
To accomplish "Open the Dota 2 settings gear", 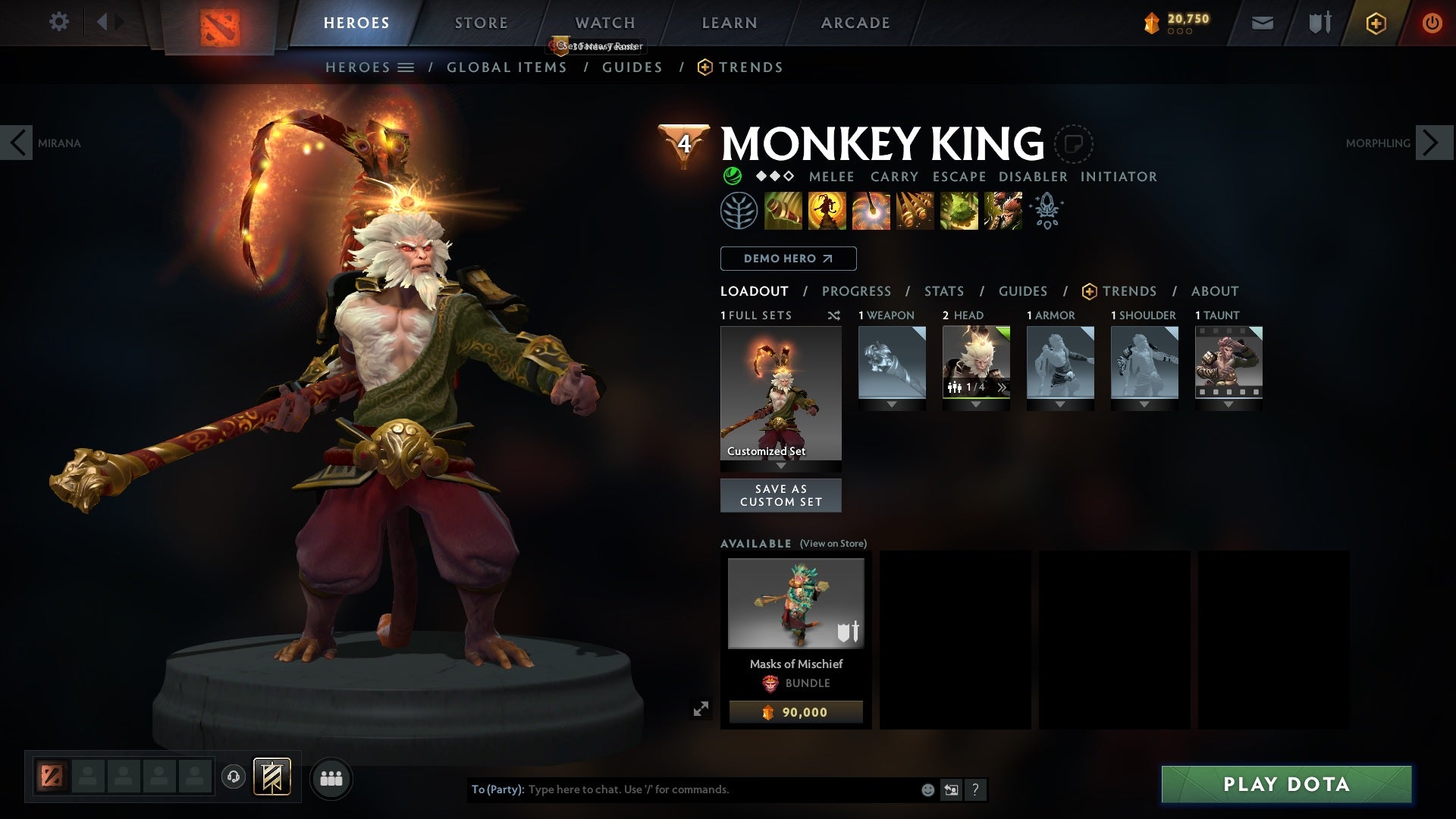I will point(59,22).
